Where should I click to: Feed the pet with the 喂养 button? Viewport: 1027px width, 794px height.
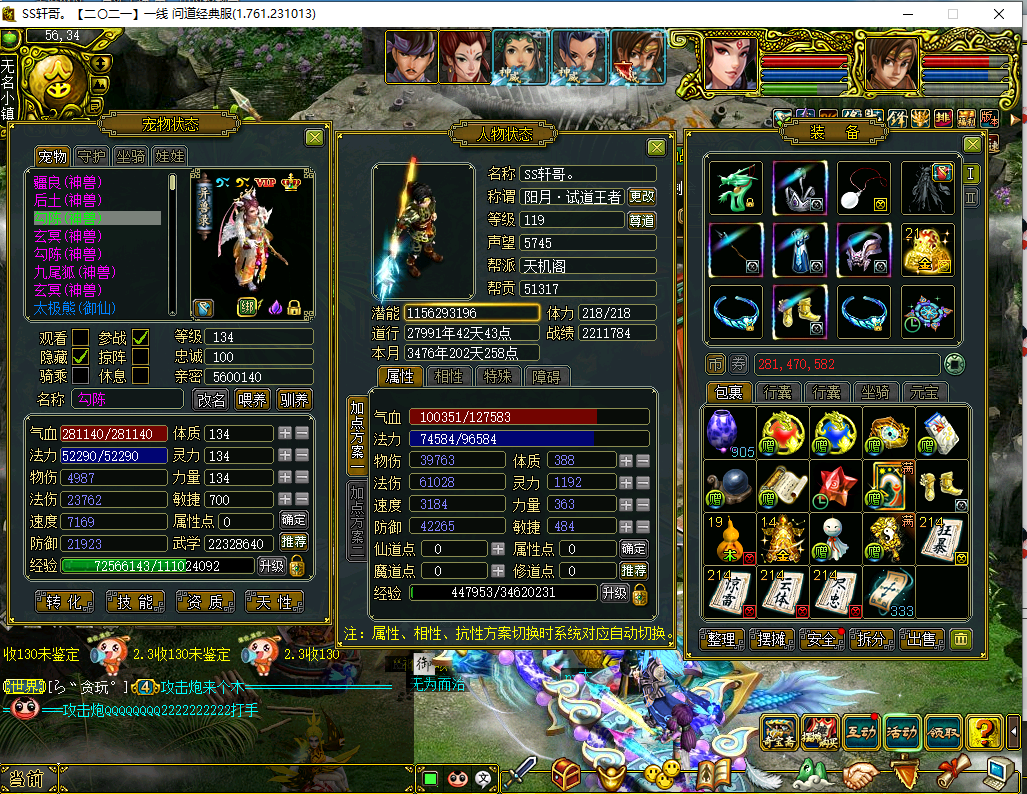pos(253,400)
